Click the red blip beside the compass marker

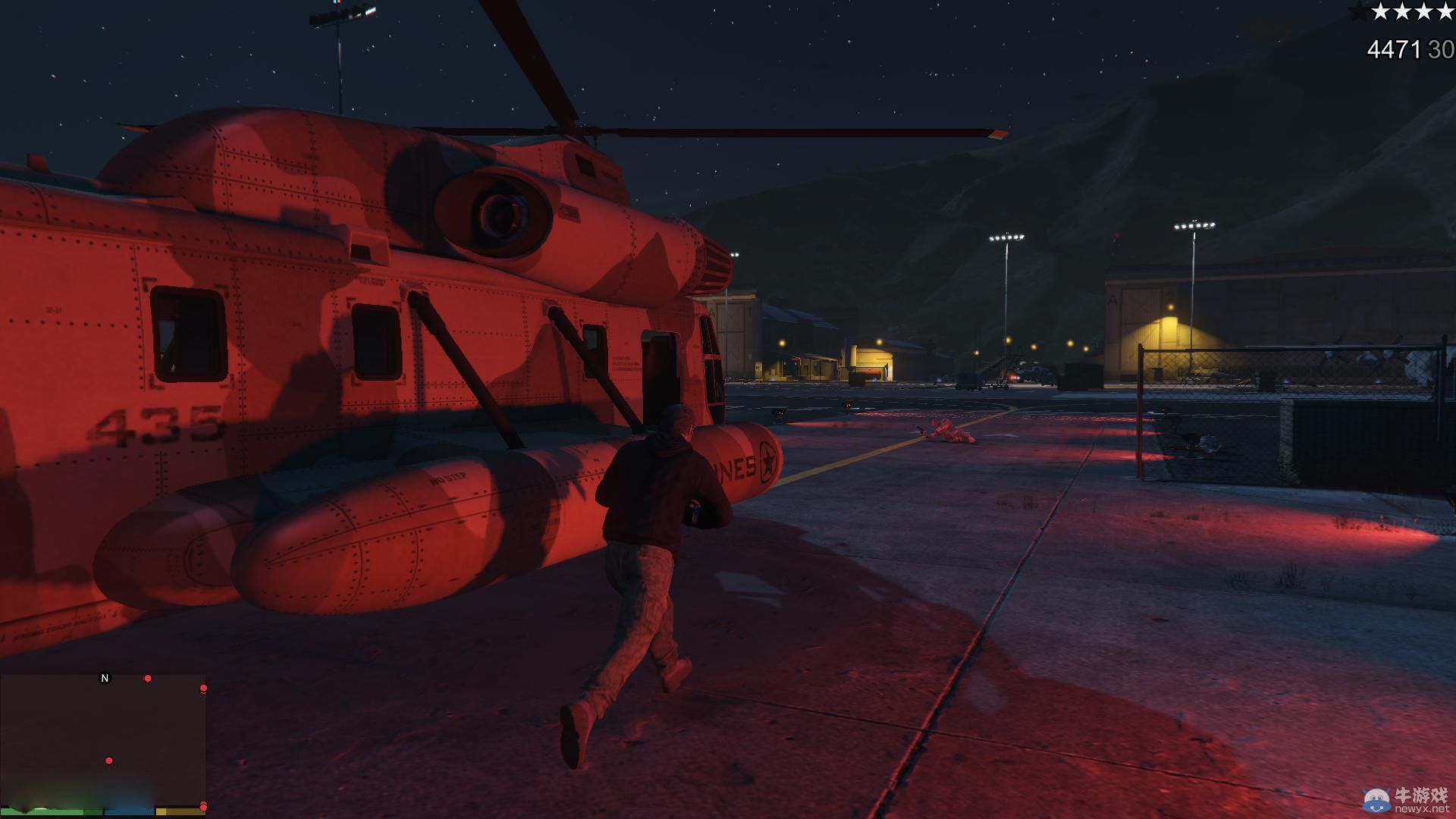pyautogui.click(x=147, y=678)
